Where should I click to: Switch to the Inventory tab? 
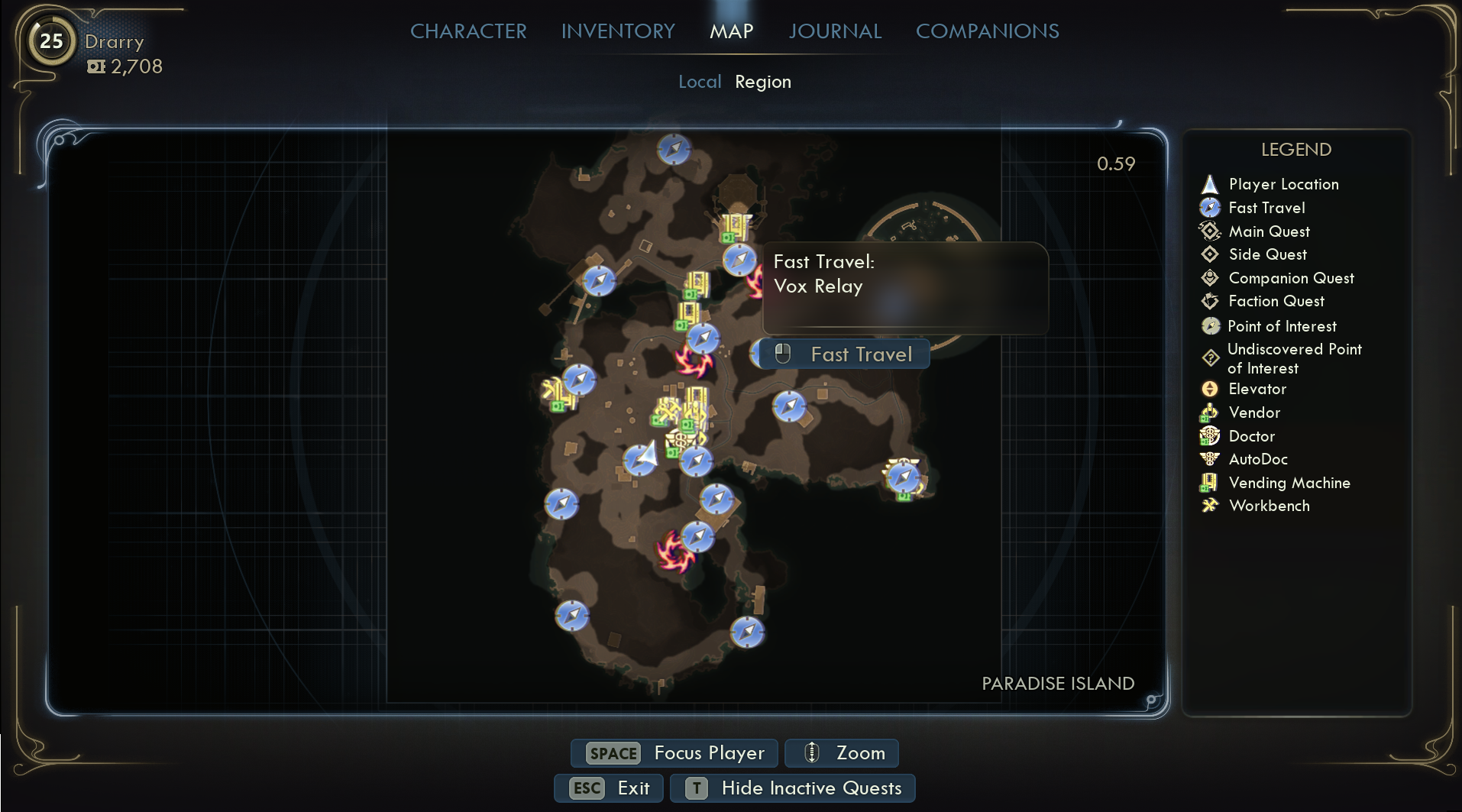[618, 31]
